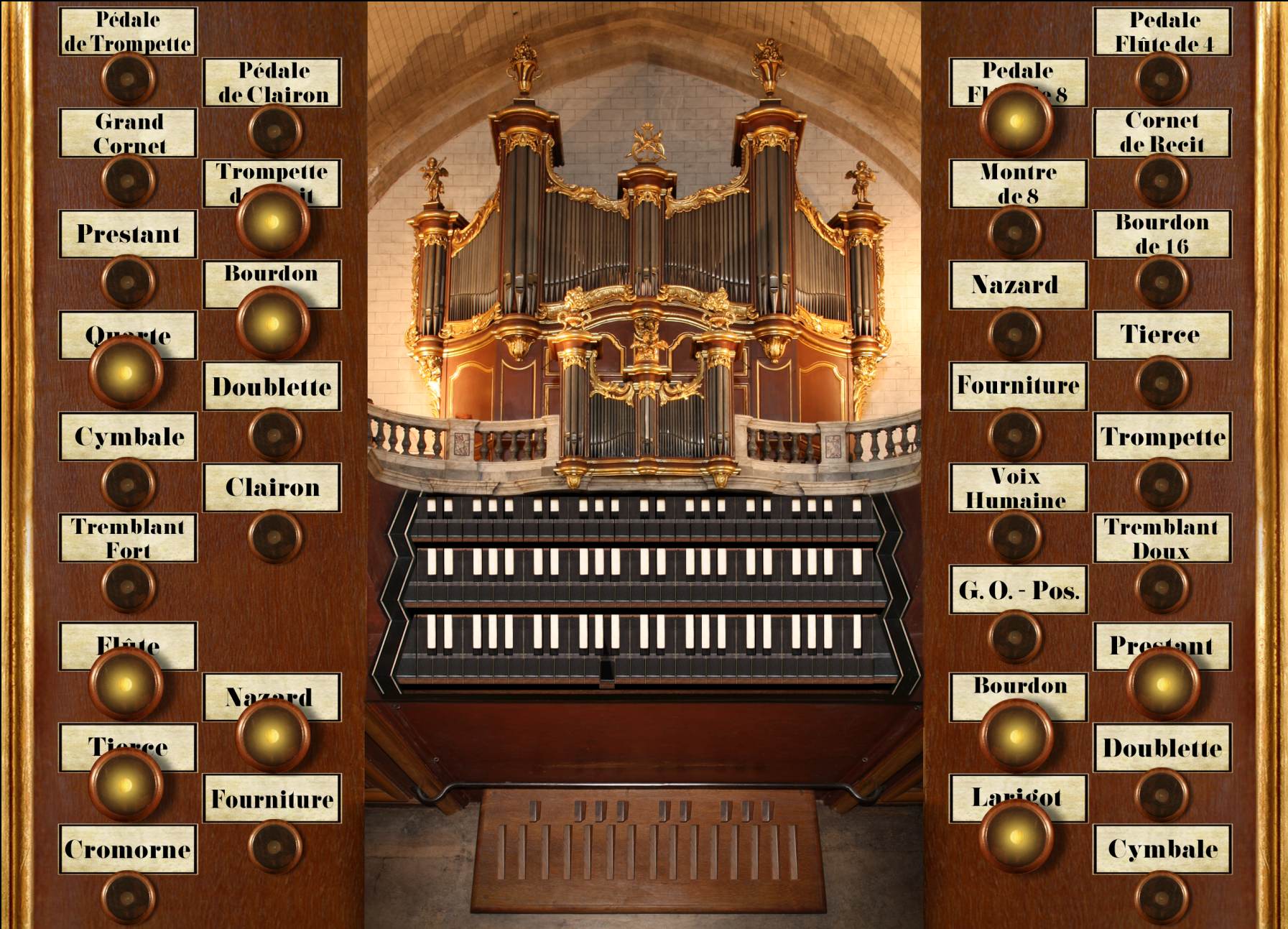1288x929 pixels.
Task: Activate the Cromorne stop knob
Action: [128, 897]
